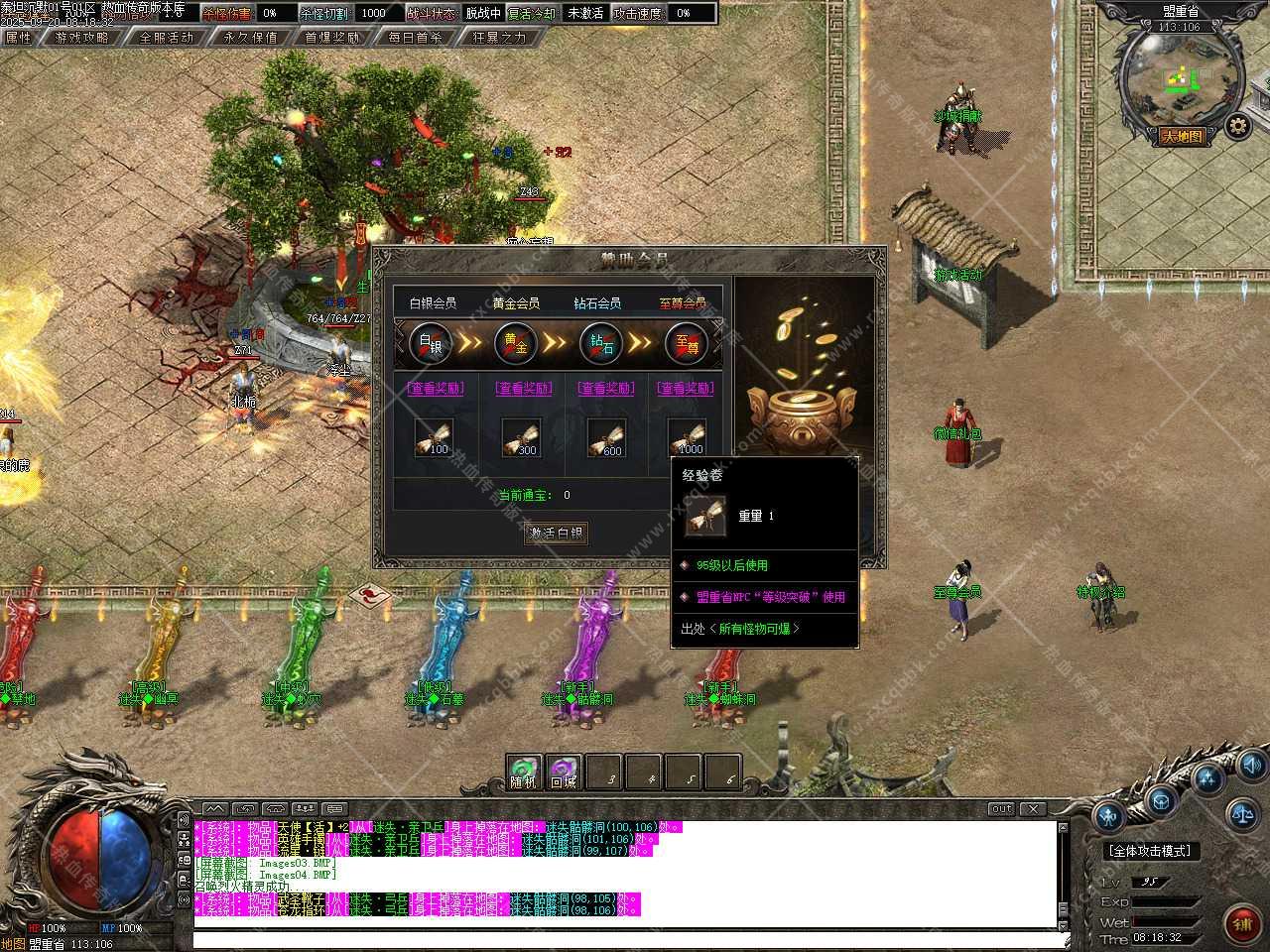Use the 随机 random teleport hotbar slot

tap(523, 773)
